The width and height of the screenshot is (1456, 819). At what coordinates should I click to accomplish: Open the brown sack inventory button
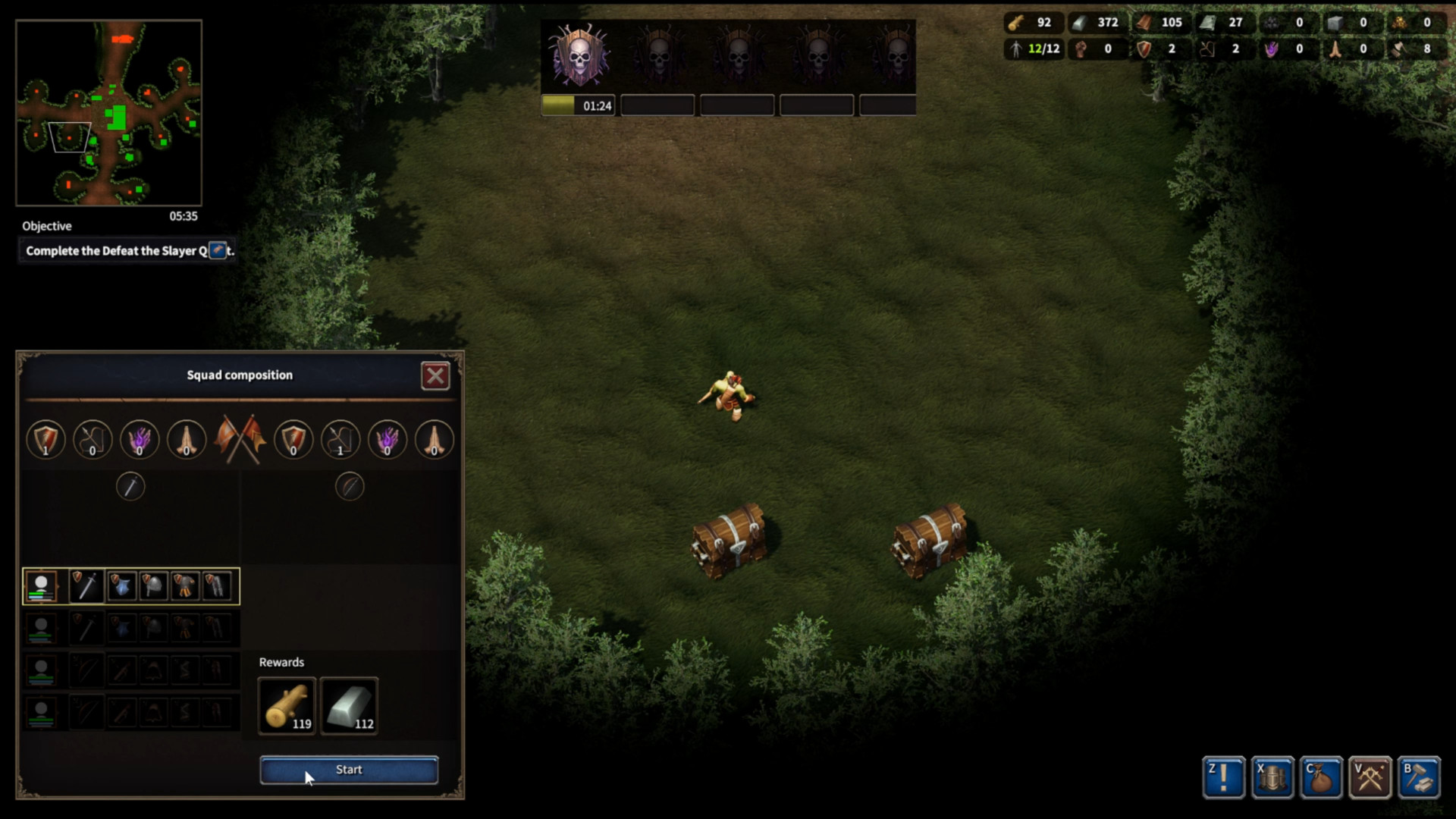[1321, 777]
